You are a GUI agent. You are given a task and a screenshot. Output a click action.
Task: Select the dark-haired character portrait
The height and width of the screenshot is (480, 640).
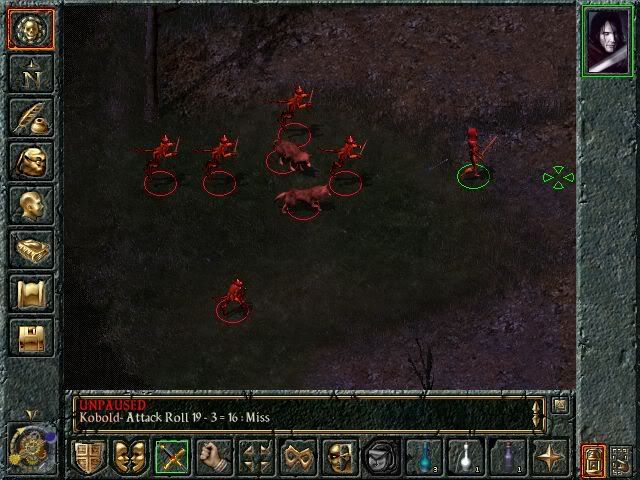click(608, 41)
